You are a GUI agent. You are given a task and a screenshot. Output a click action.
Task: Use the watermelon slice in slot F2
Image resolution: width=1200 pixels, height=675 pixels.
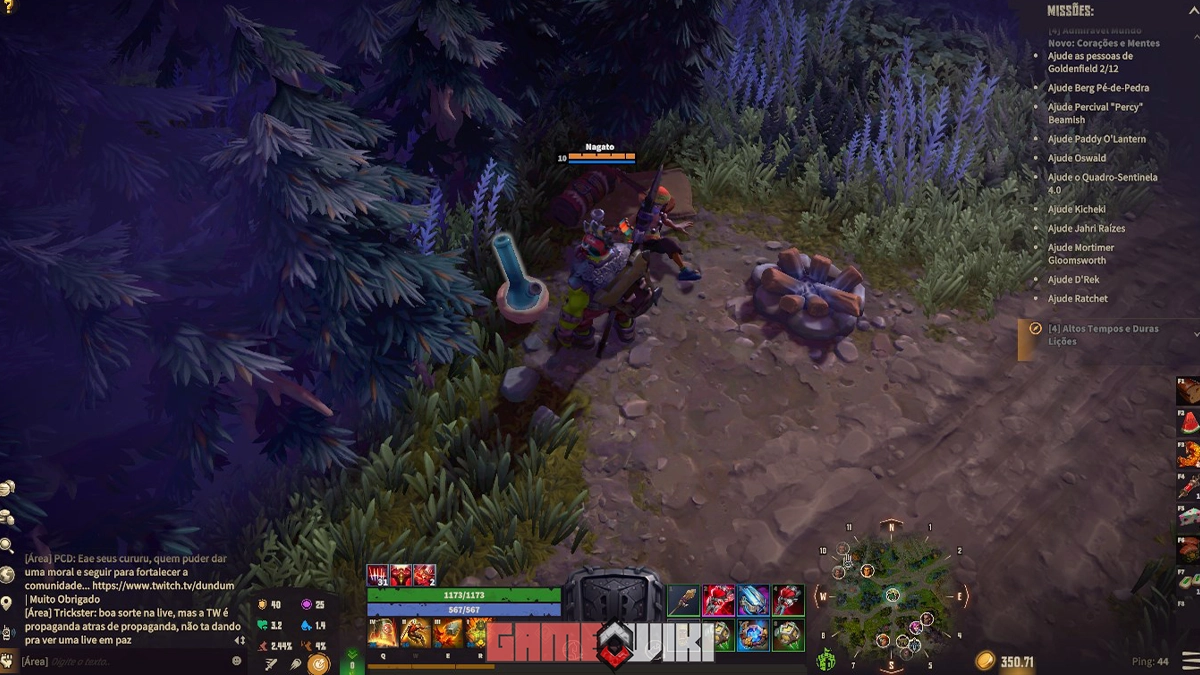click(1188, 423)
